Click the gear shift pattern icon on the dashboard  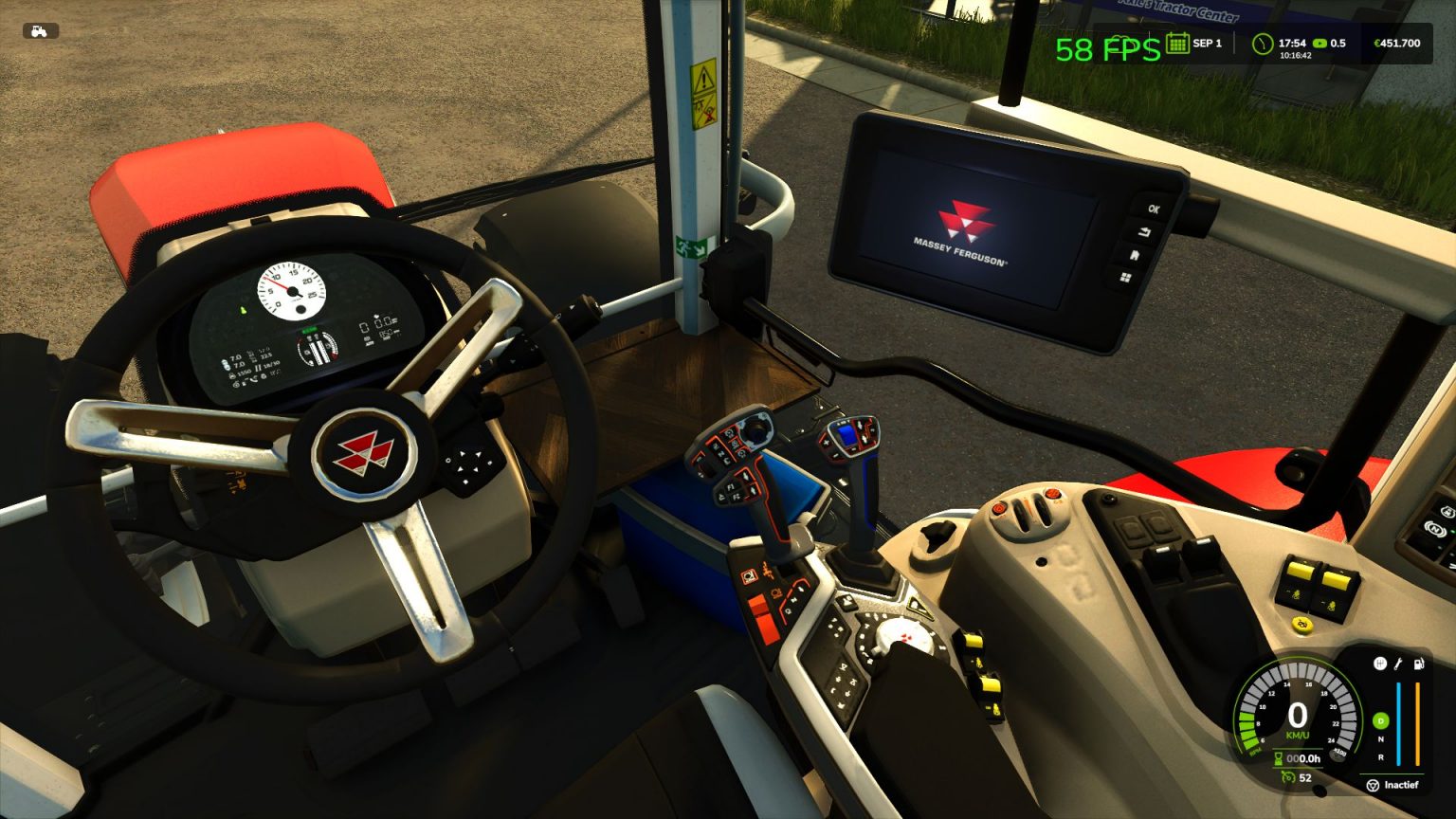(1380, 664)
